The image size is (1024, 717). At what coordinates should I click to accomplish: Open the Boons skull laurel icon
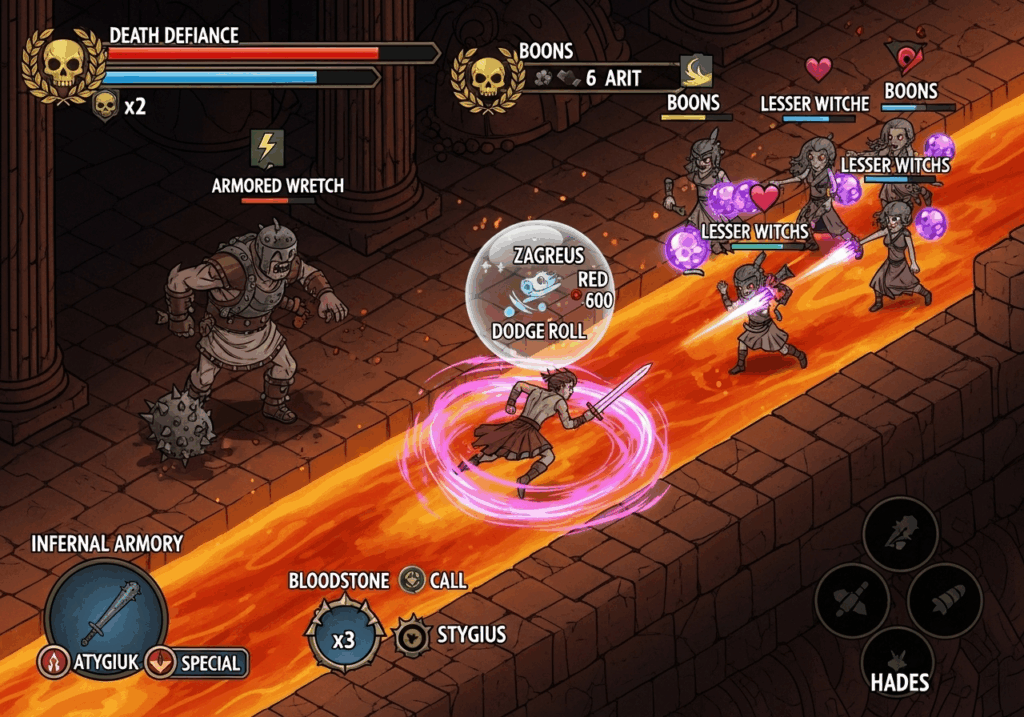(x=487, y=76)
